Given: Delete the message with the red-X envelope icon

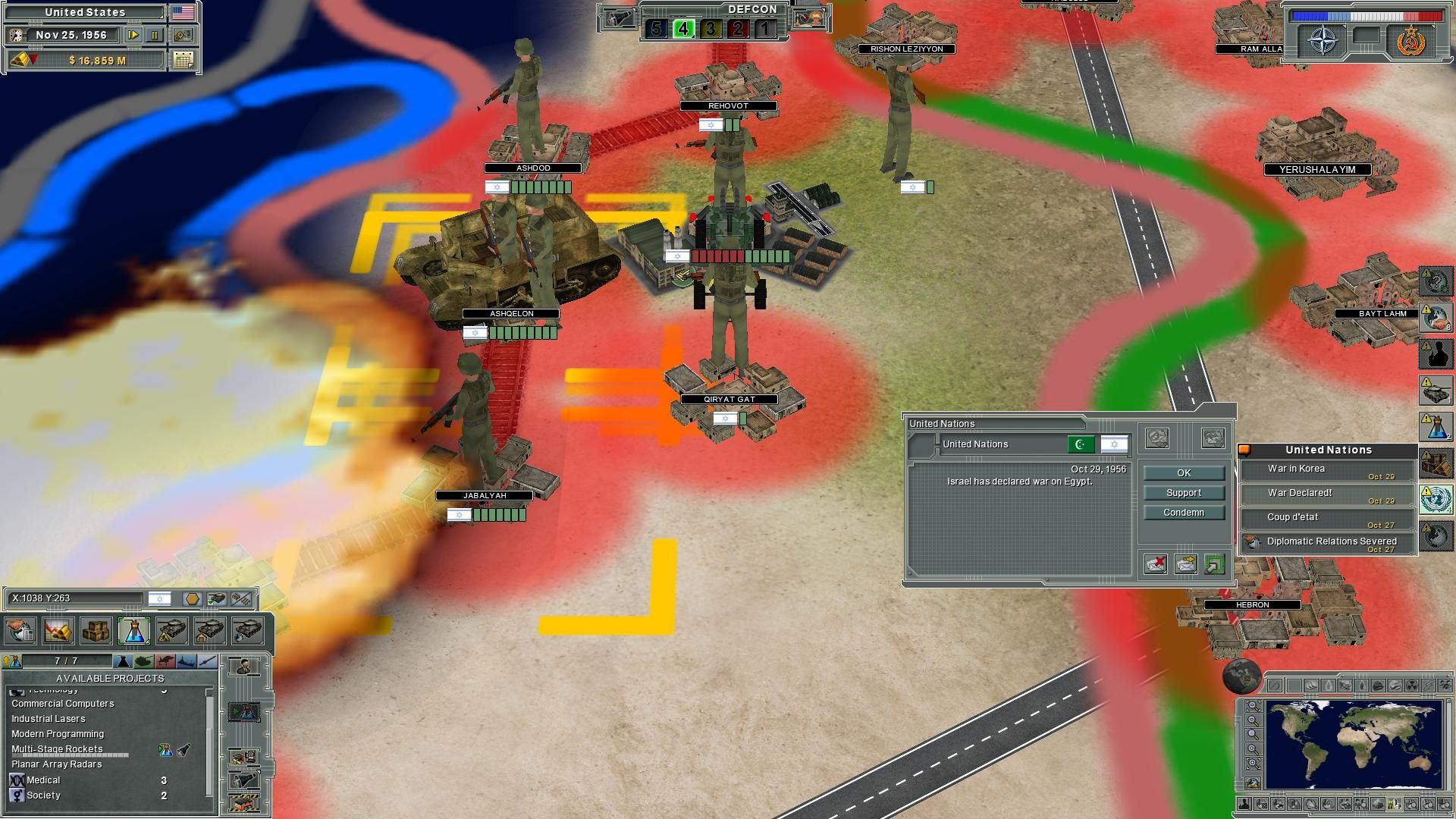Looking at the screenshot, I should [1156, 565].
